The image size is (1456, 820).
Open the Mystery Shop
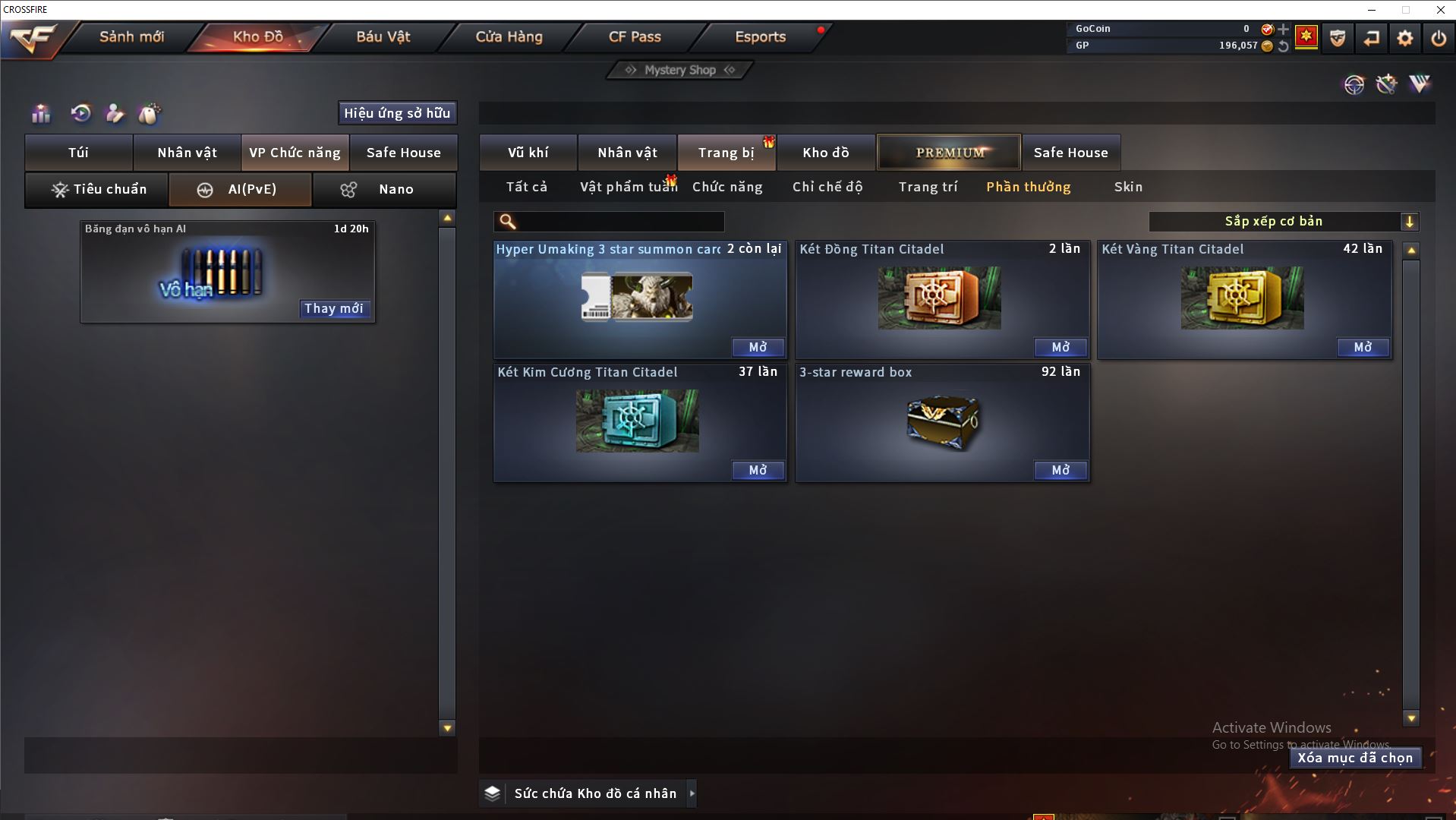click(x=680, y=70)
